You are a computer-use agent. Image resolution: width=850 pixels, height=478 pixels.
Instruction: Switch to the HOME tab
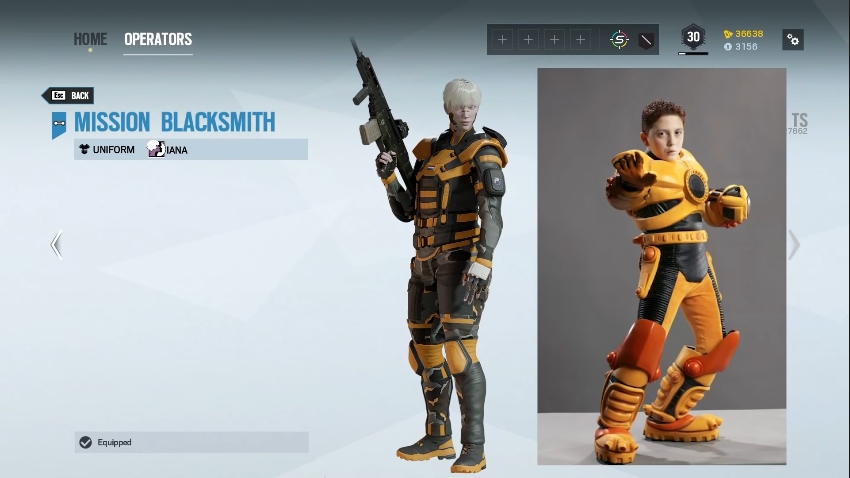pos(90,40)
